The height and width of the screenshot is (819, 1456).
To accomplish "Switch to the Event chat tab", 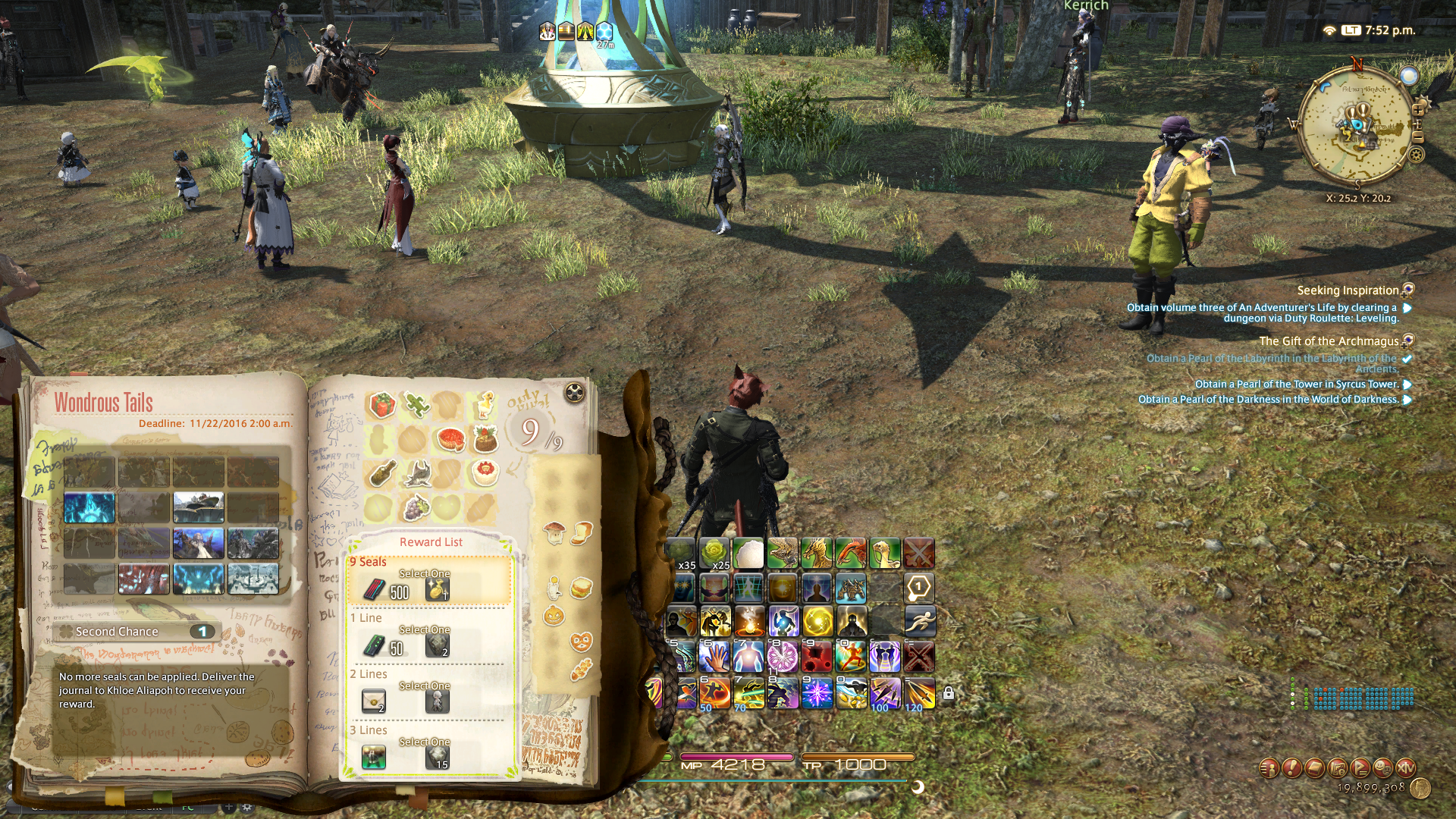I will pyautogui.click(x=149, y=808).
